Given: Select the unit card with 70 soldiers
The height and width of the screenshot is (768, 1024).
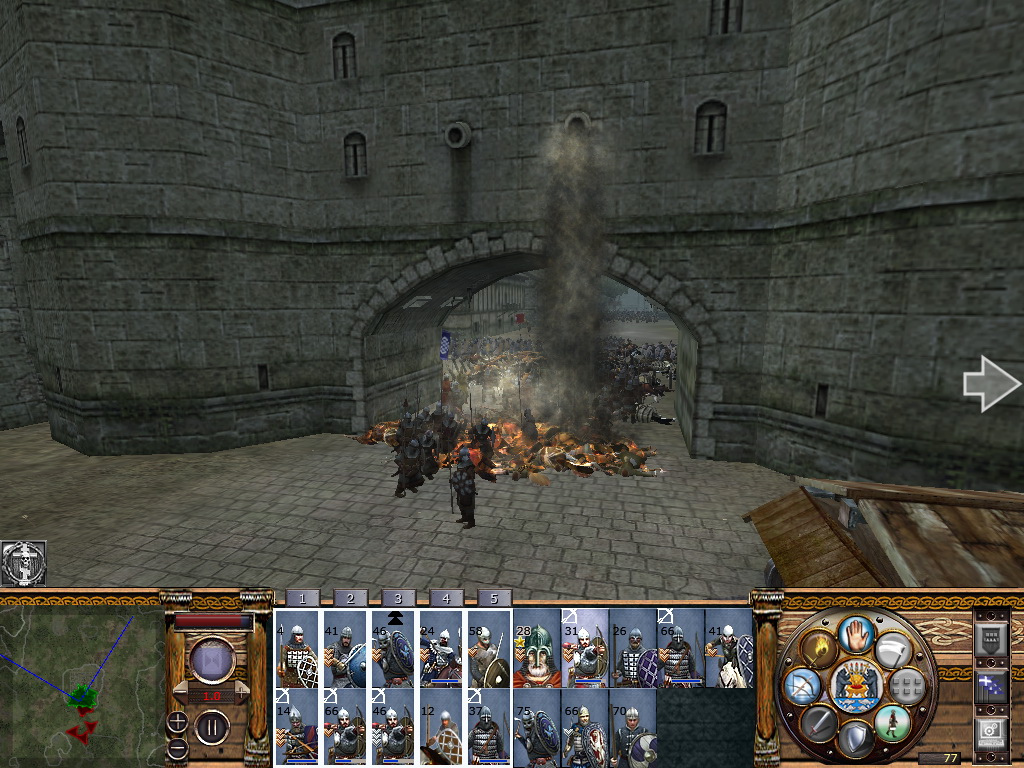Looking at the screenshot, I should click(x=632, y=730).
